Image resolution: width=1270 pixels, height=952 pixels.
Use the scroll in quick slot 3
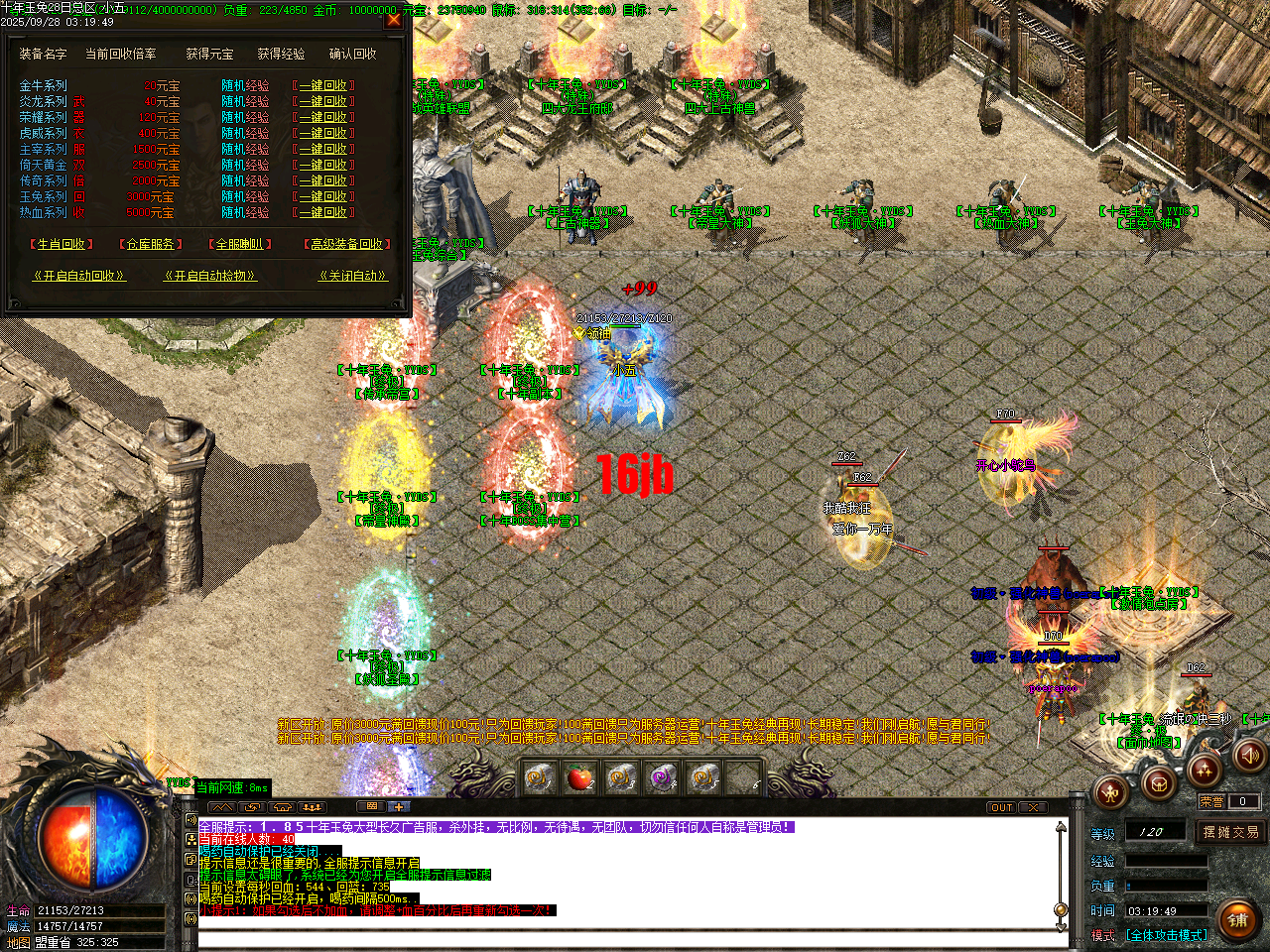[661, 780]
